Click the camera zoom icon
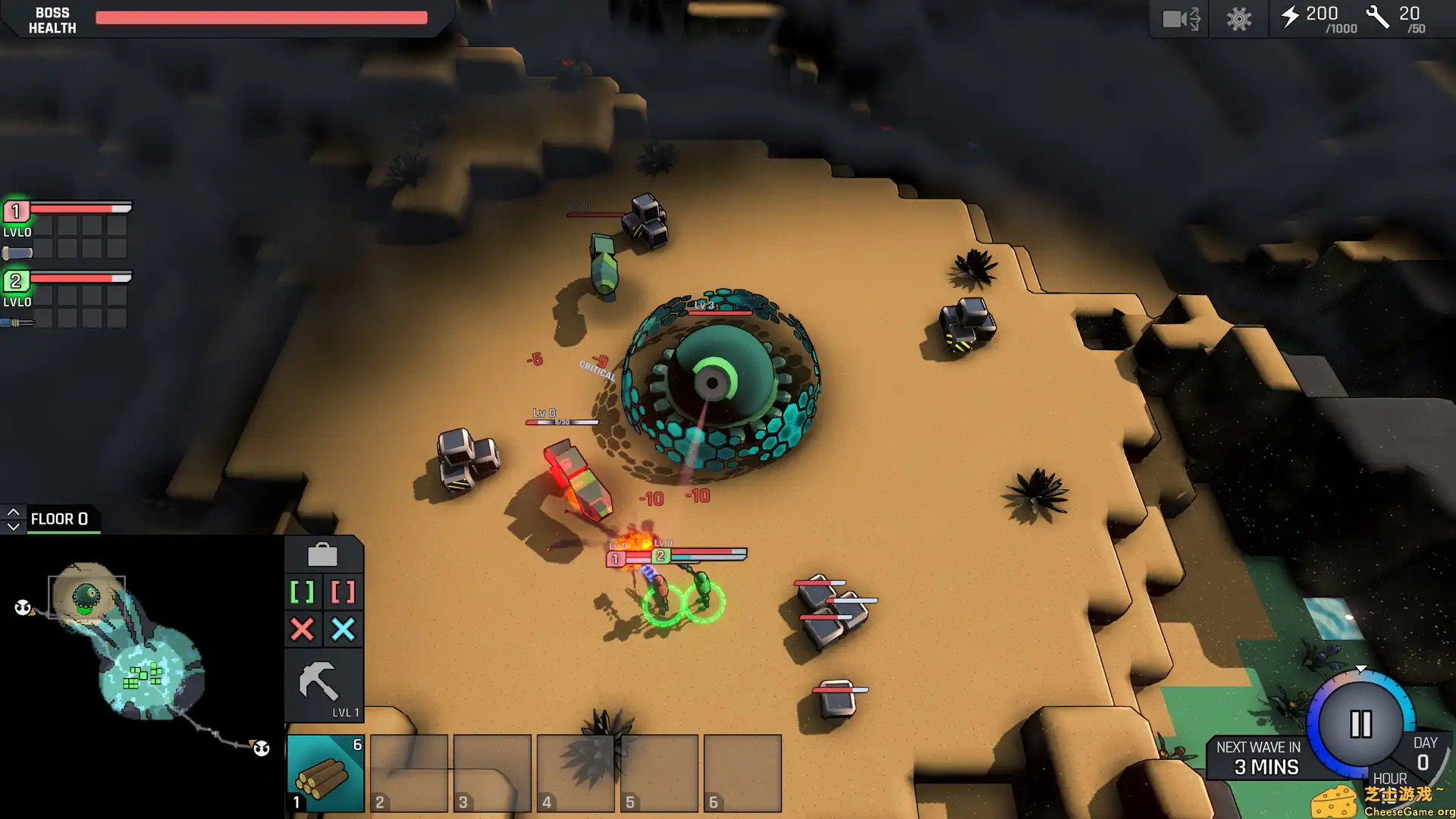 [1178, 19]
